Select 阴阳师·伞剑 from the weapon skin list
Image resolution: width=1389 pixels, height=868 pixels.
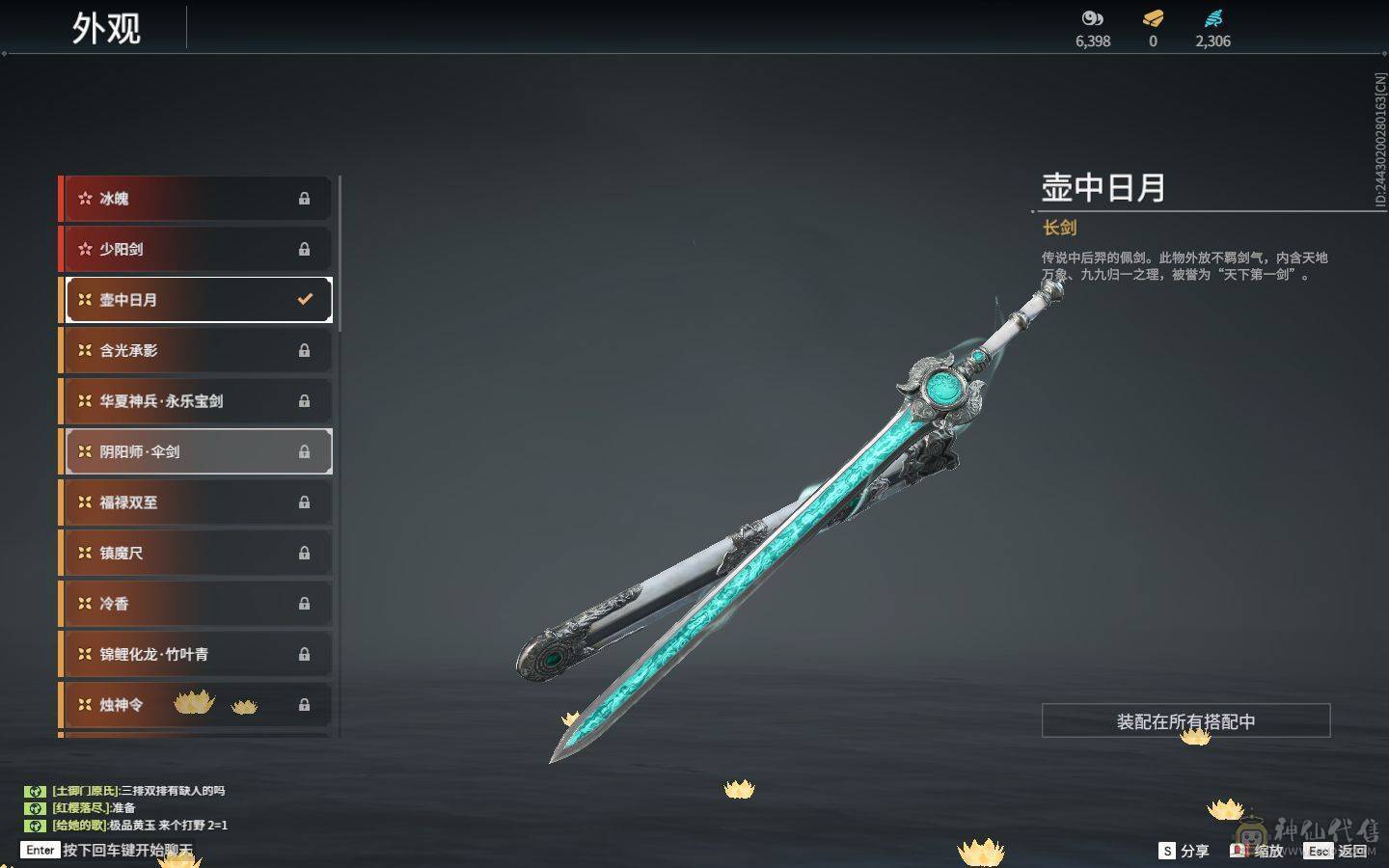(x=193, y=451)
